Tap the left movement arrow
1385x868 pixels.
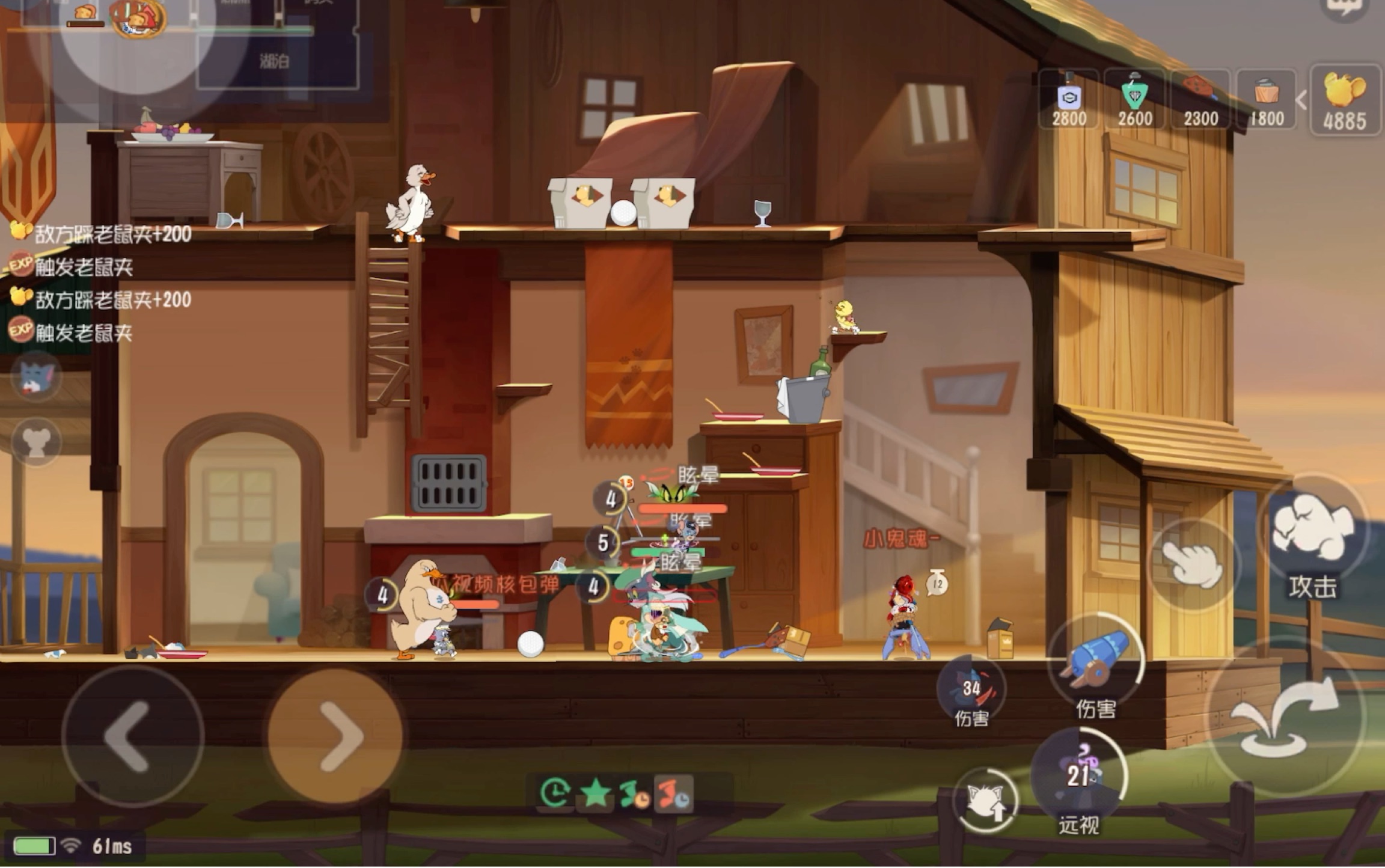click(131, 736)
